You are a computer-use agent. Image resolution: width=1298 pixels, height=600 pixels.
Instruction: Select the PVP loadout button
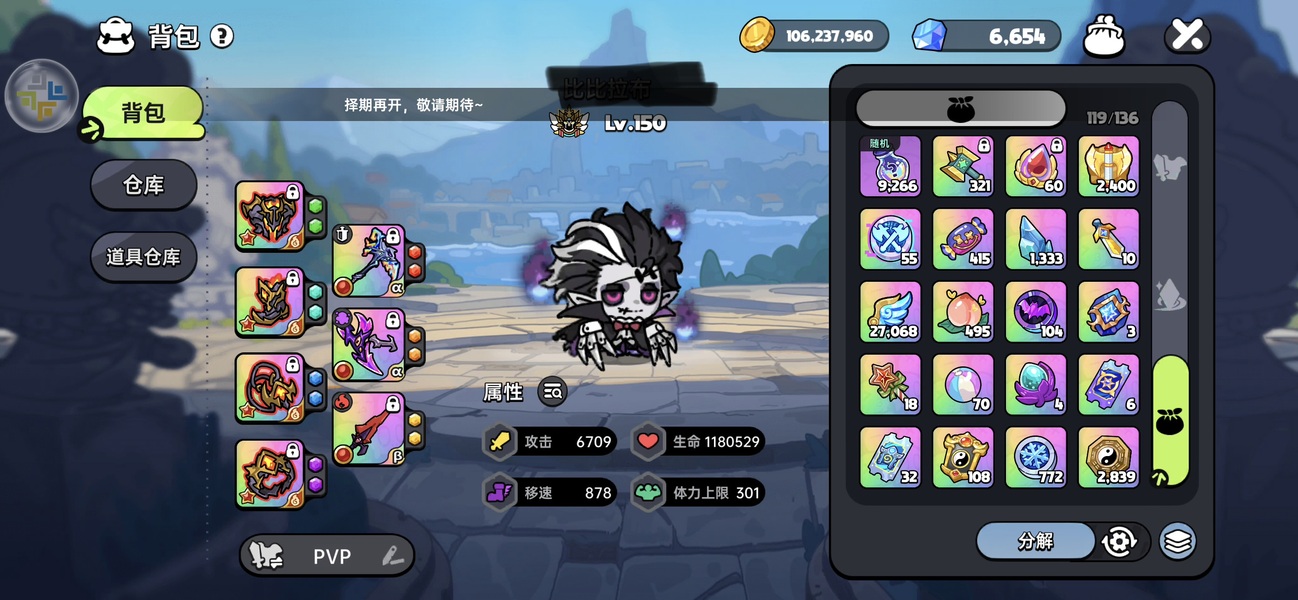tap(327, 556)
